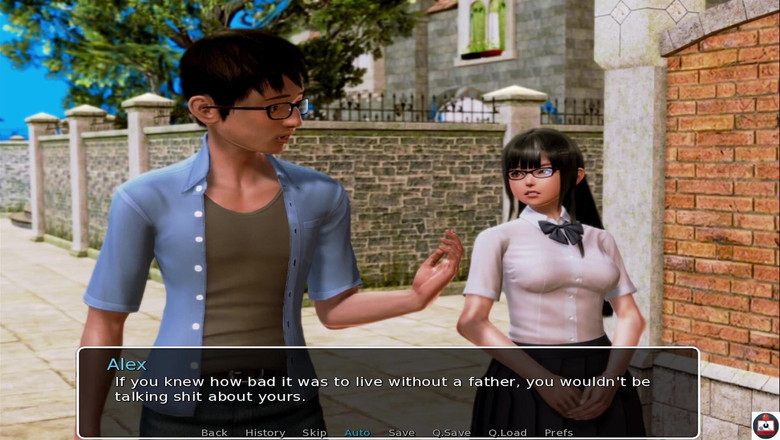780x440 pixels.
Task: Click Q.Save to quick save
Action: click(x=451, y=432)
